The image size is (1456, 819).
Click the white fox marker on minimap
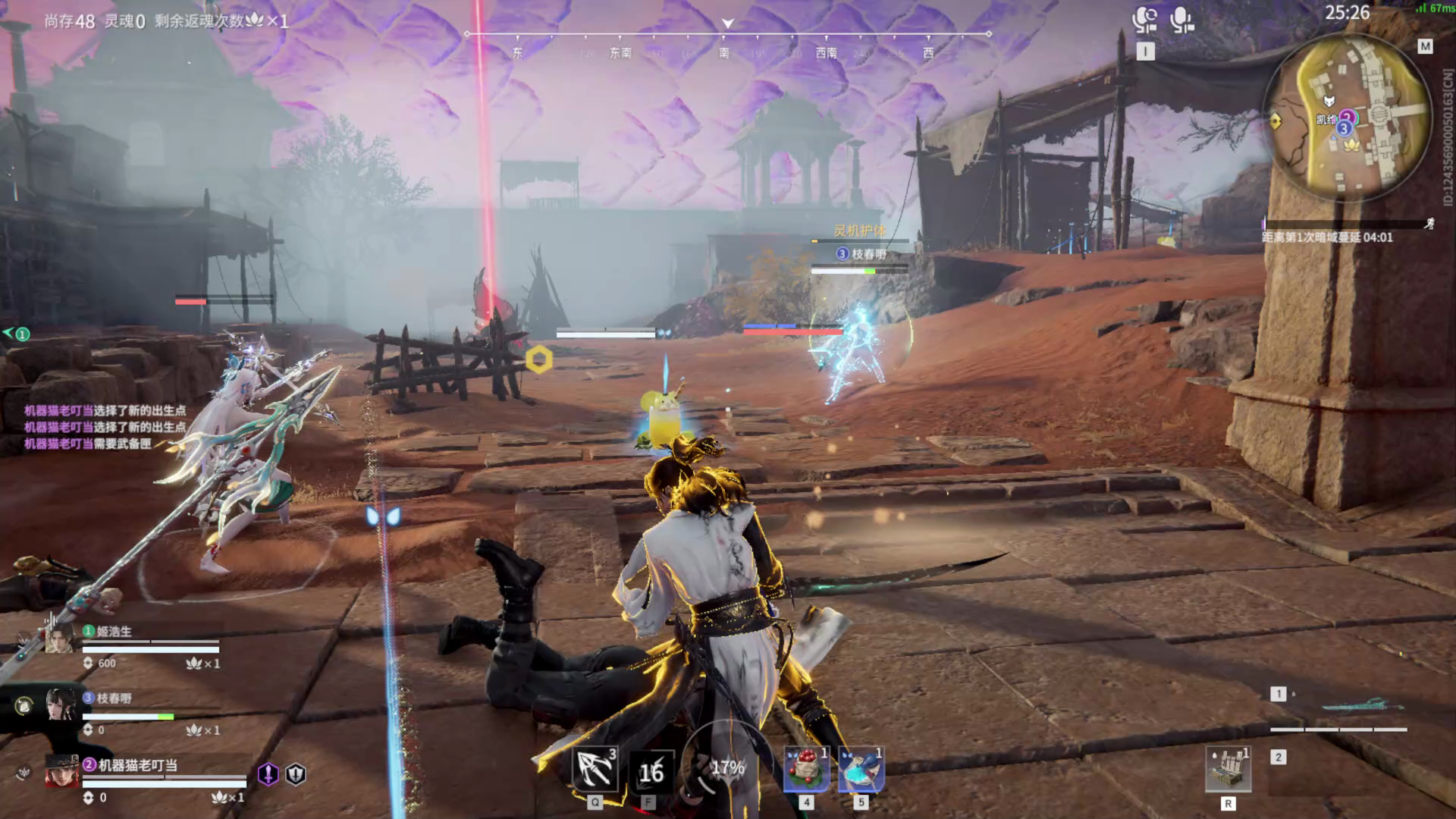click(x=1328, y=102)
